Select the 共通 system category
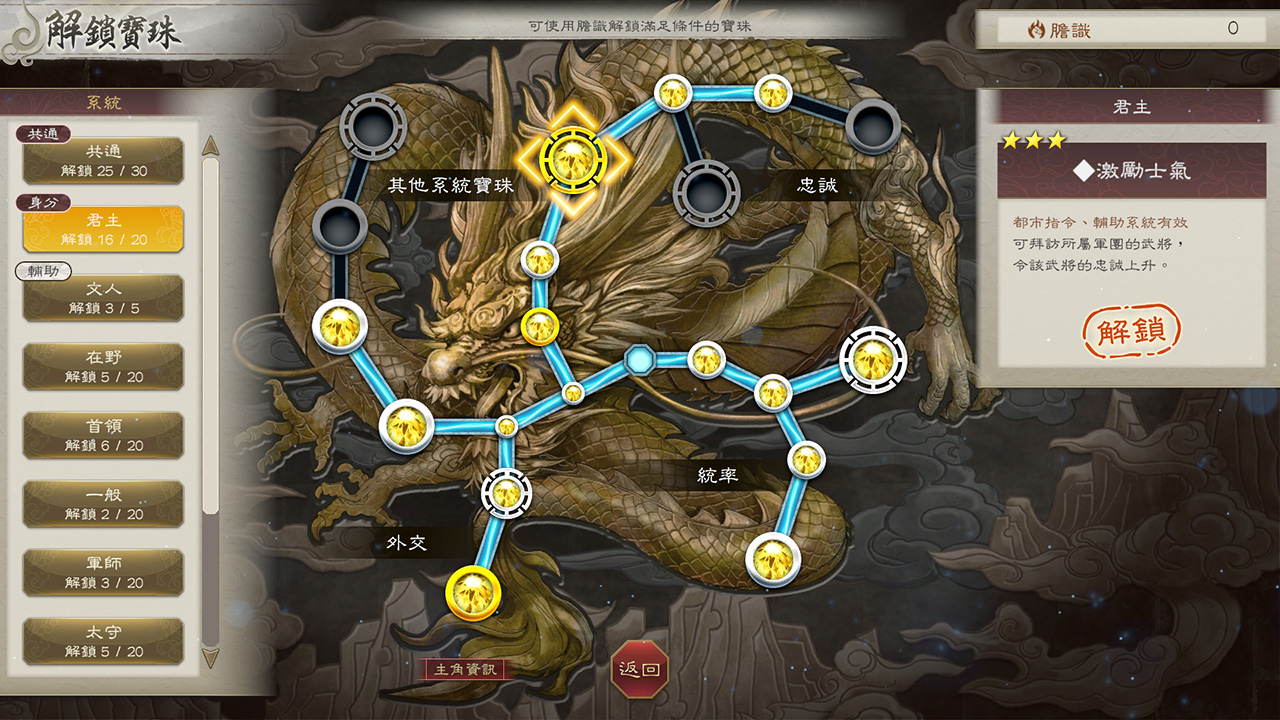The width and height of the screenshot is (1280, 720). (x=103, y=160)
